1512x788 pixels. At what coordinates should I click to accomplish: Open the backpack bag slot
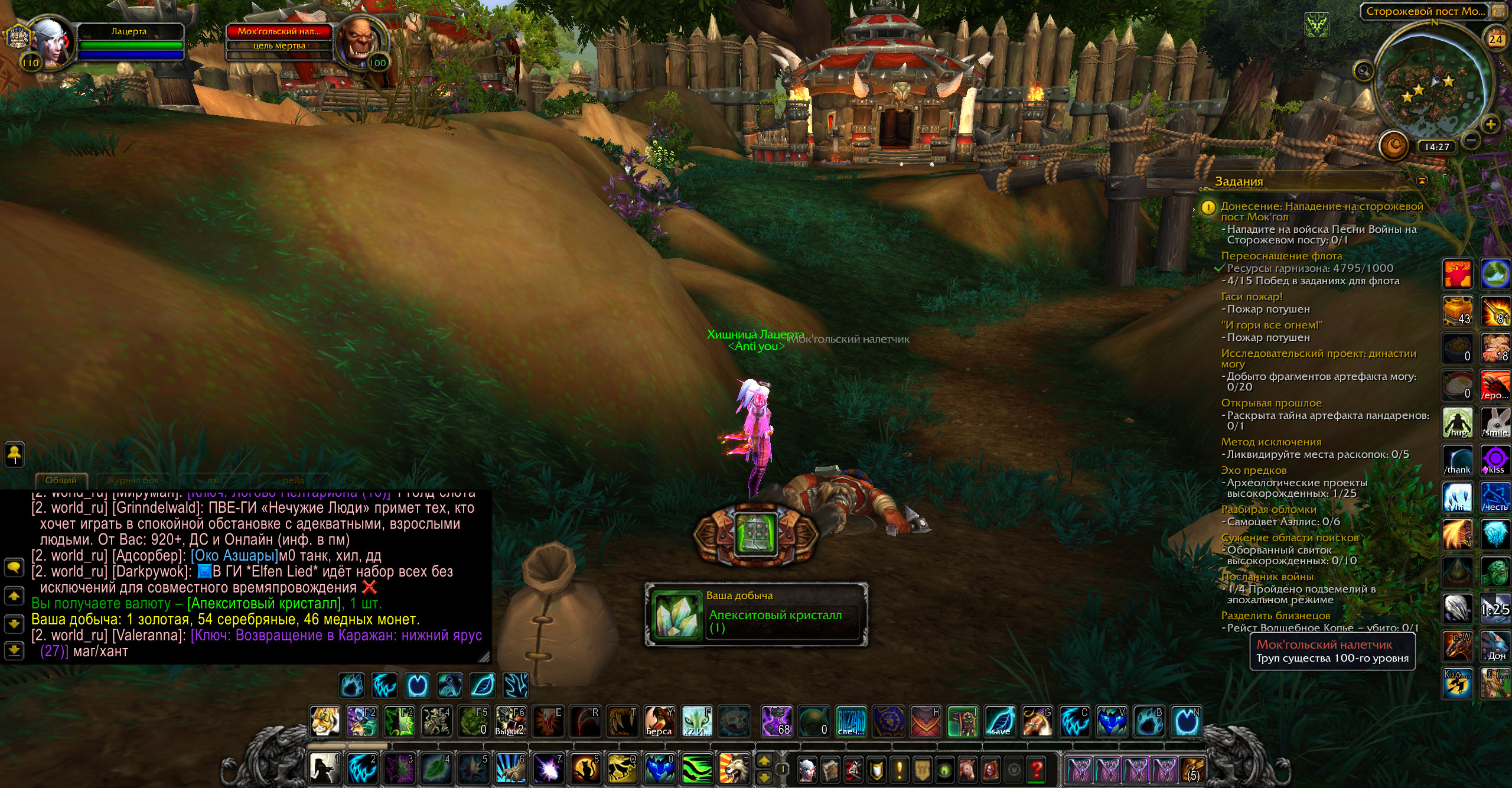point(1192,769)
